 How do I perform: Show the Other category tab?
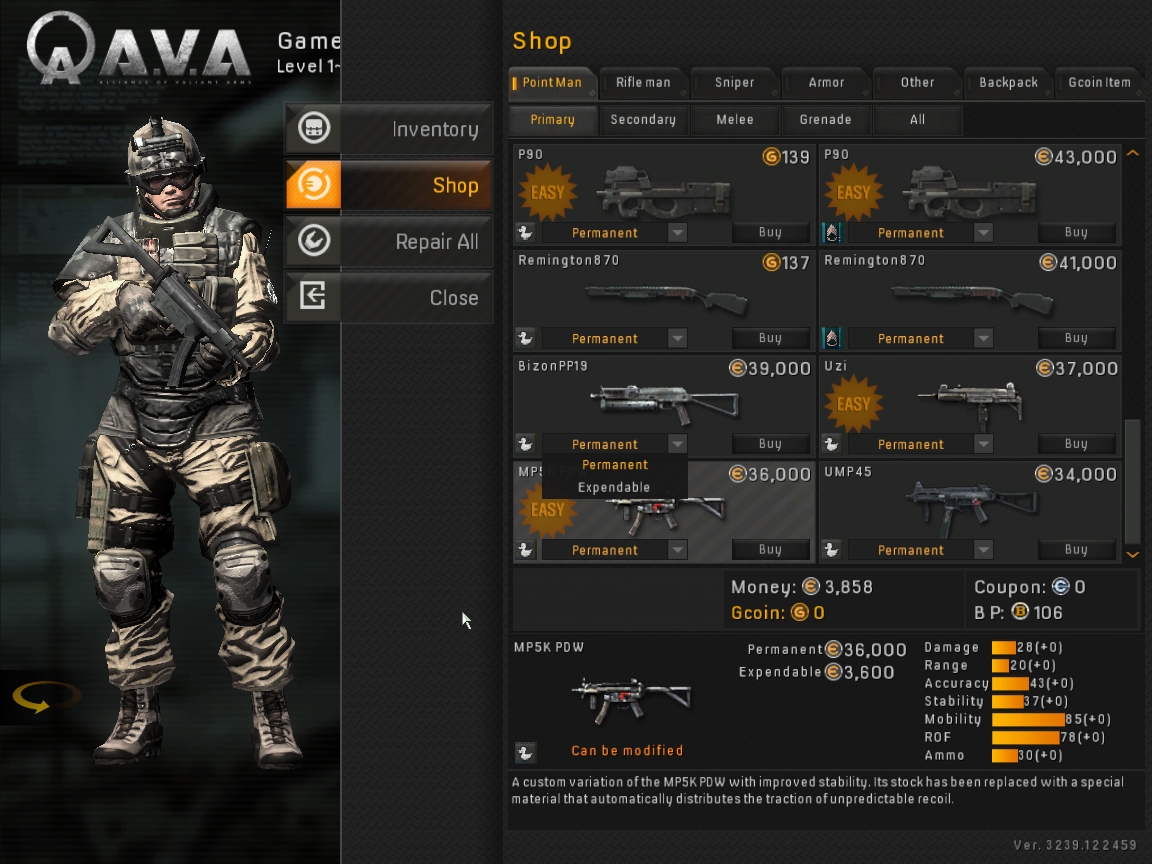click(x=917, y=83)
